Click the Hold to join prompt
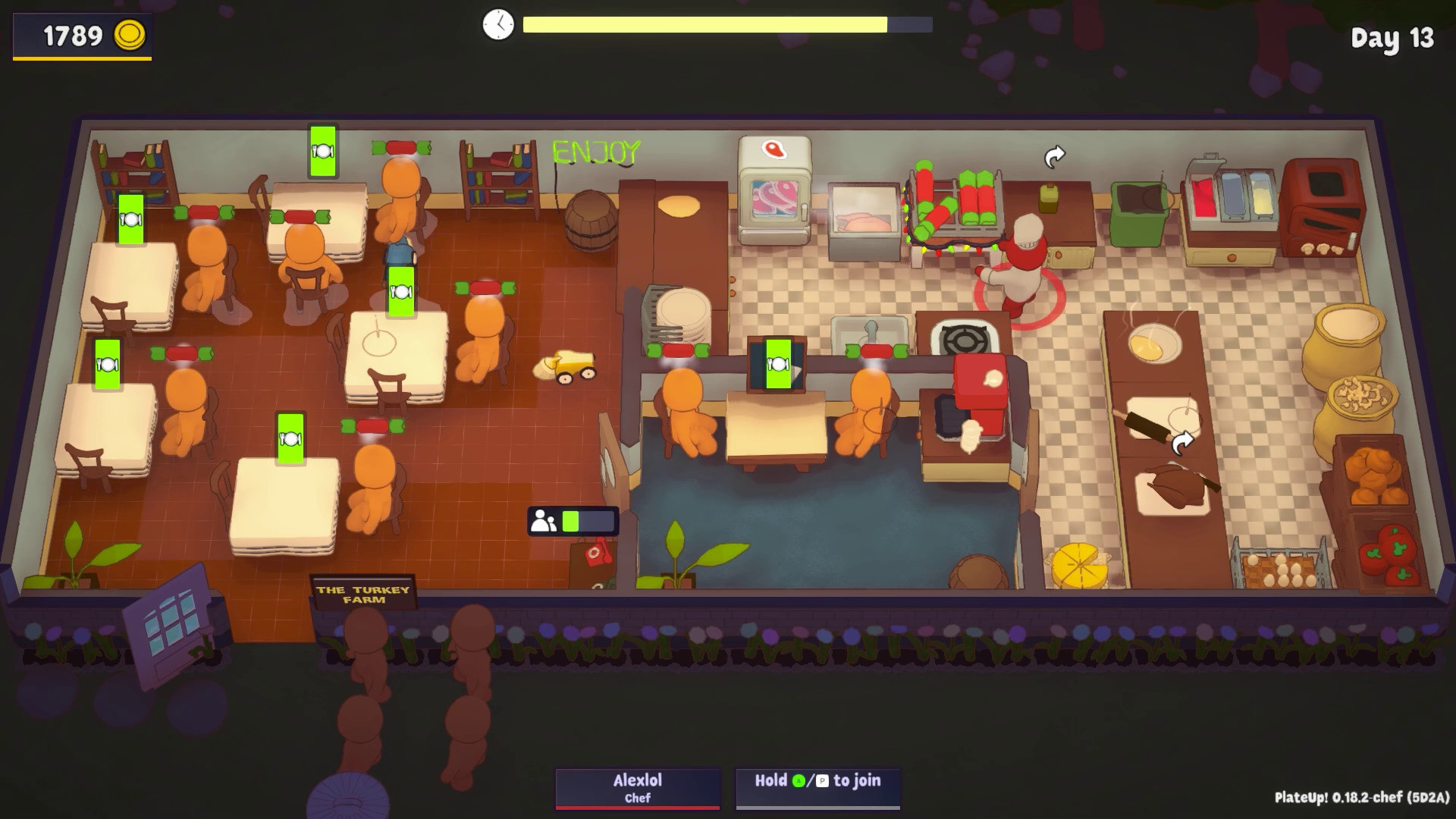This screenshot has width=1456, height=819. pos(817,780)
